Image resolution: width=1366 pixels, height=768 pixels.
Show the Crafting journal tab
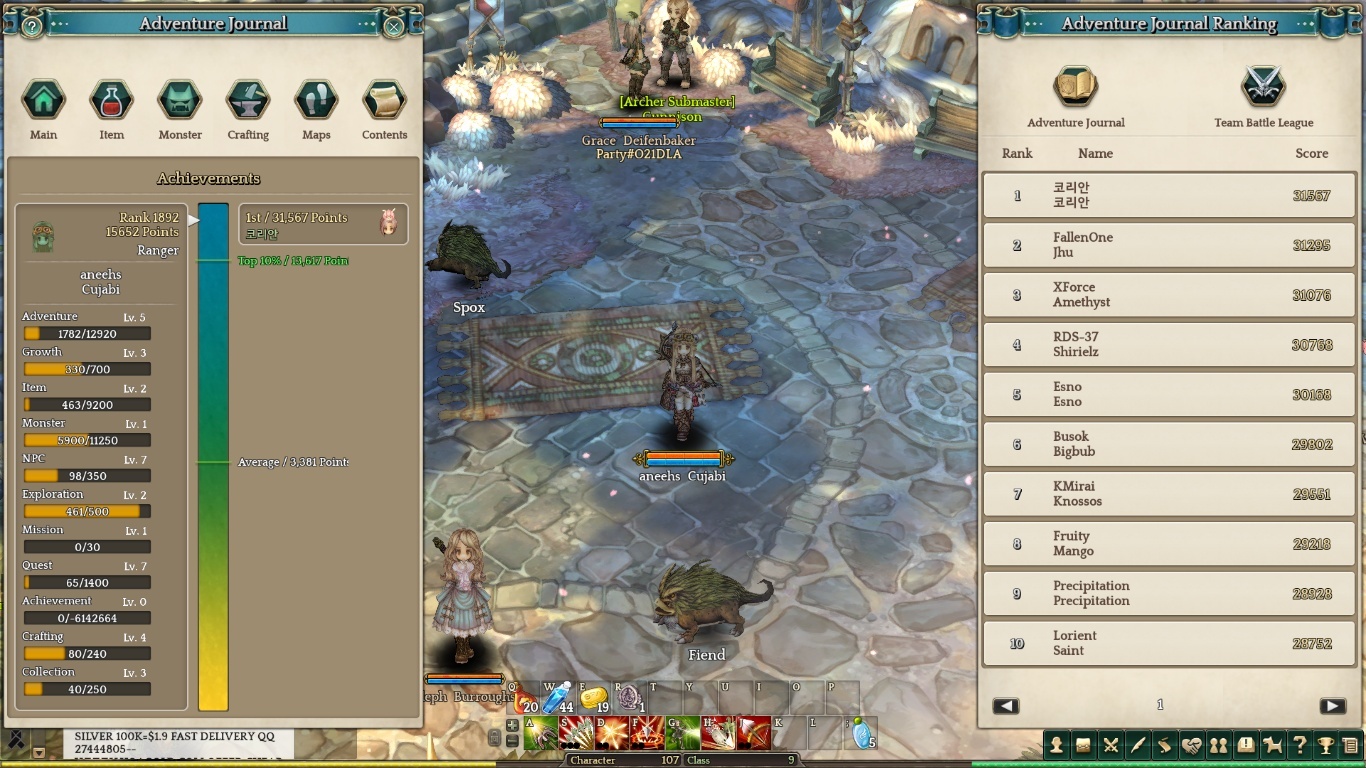click(248, 100)
